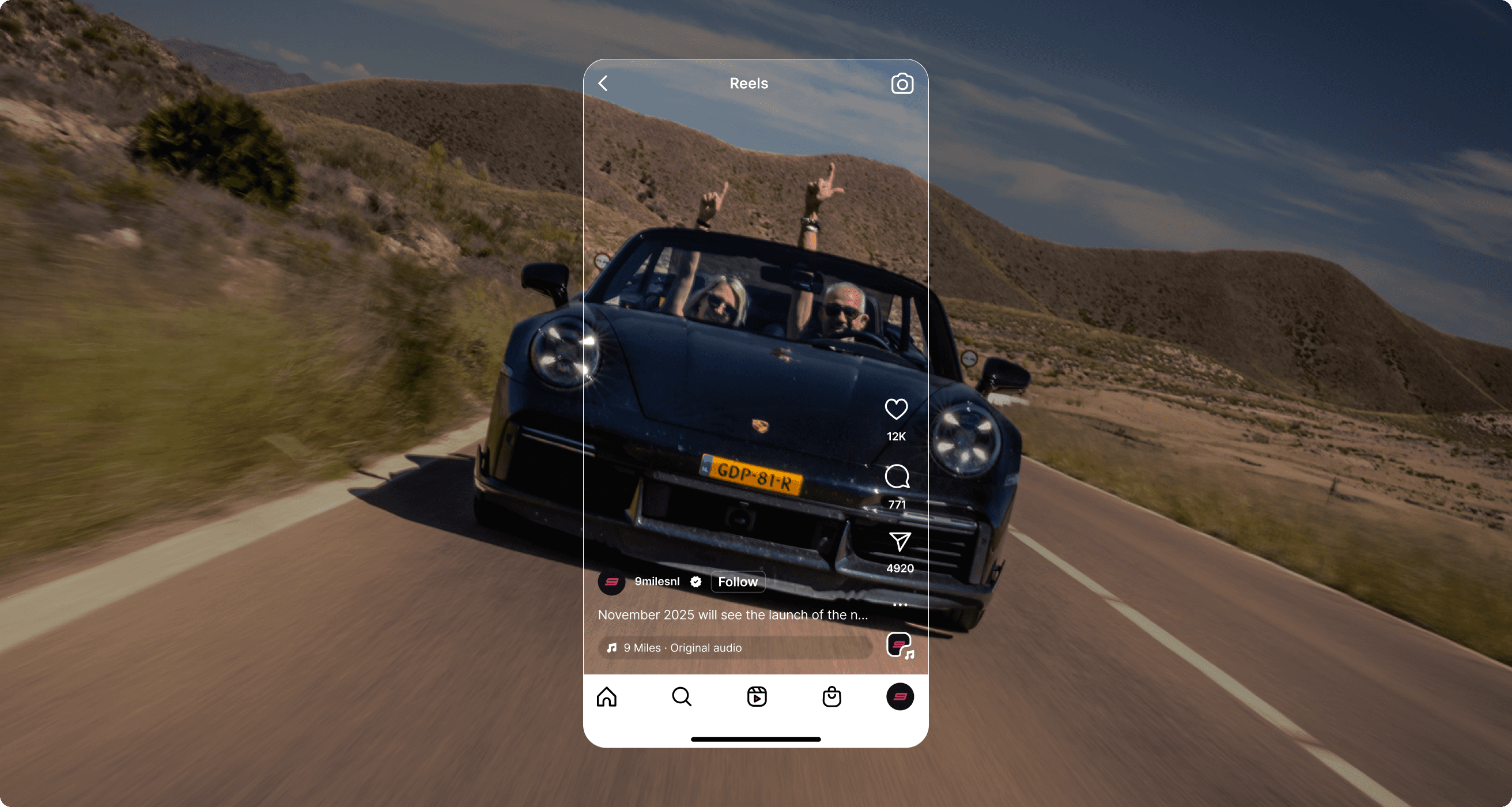1512x807 pixels.
Task: Open the profile avatar tab in bottom bar
Action: click(900, 697)
